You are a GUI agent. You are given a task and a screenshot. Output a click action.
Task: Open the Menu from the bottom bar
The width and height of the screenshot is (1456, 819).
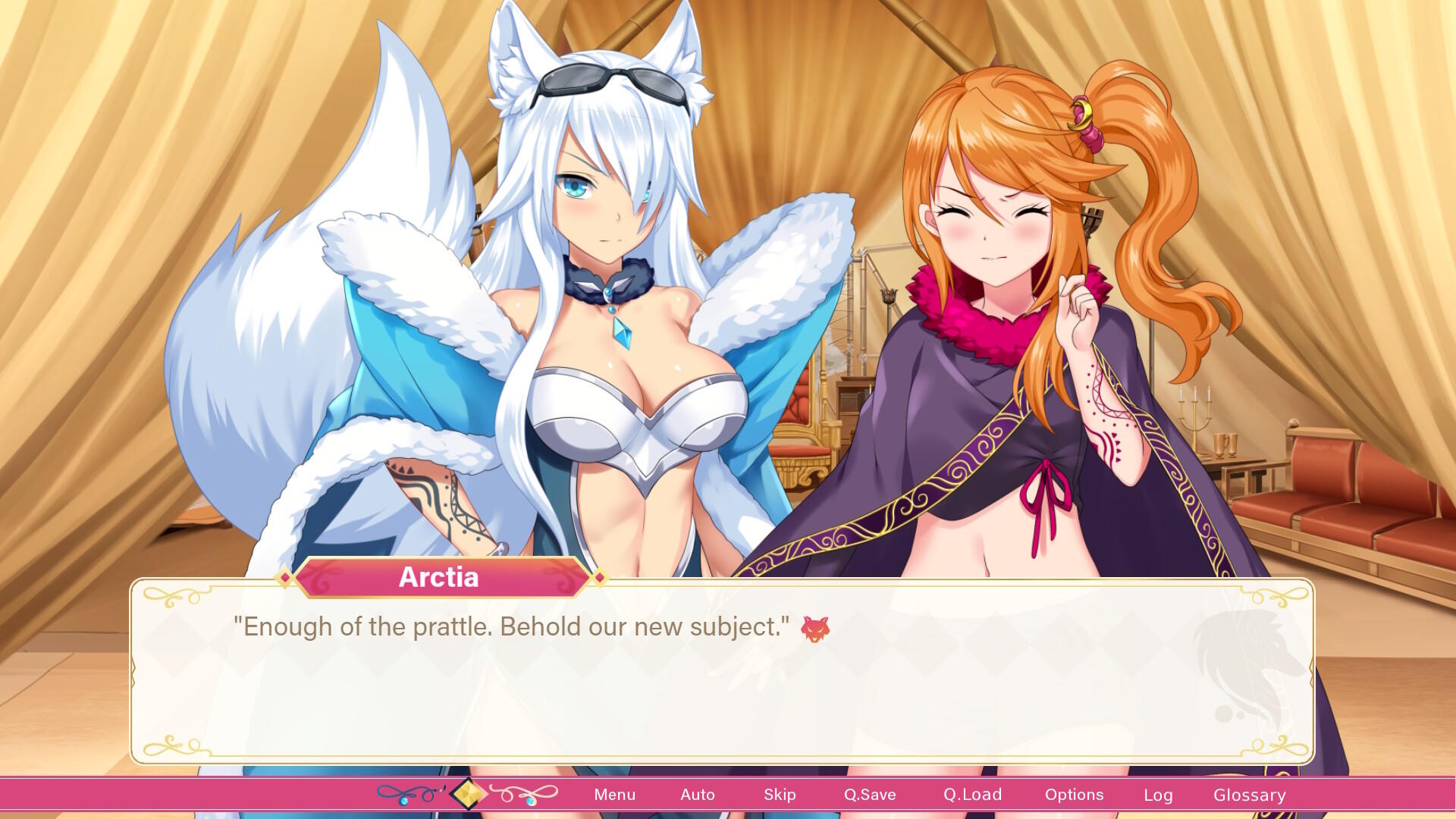click(615, 794)
